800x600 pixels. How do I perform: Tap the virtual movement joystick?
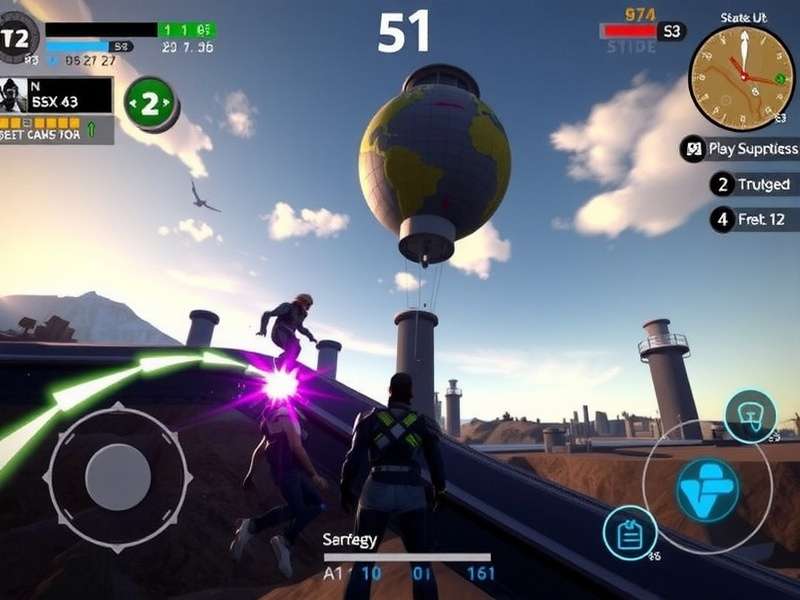click(x=117, y=476)
